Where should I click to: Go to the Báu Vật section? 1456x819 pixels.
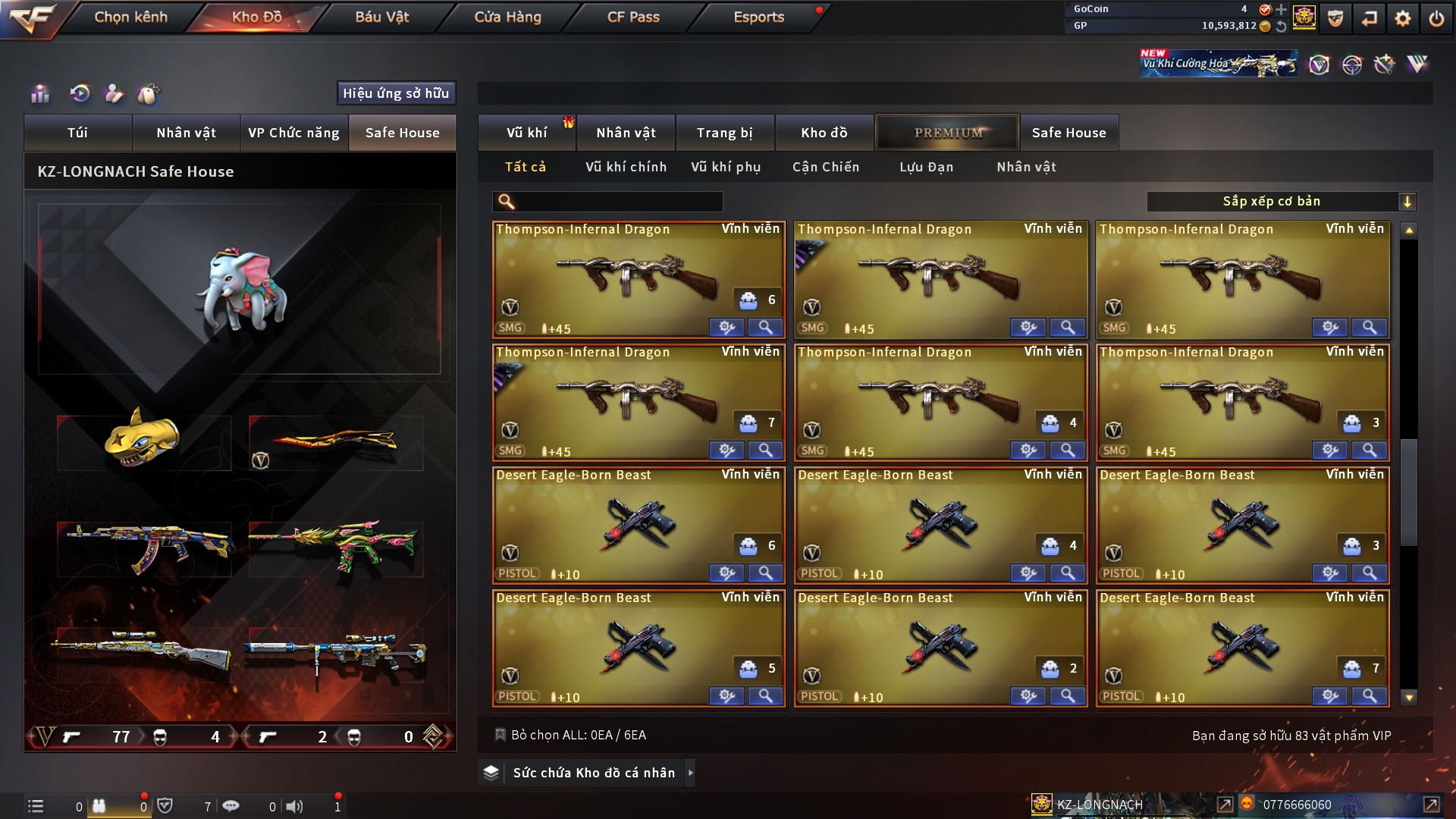[381, 17]
